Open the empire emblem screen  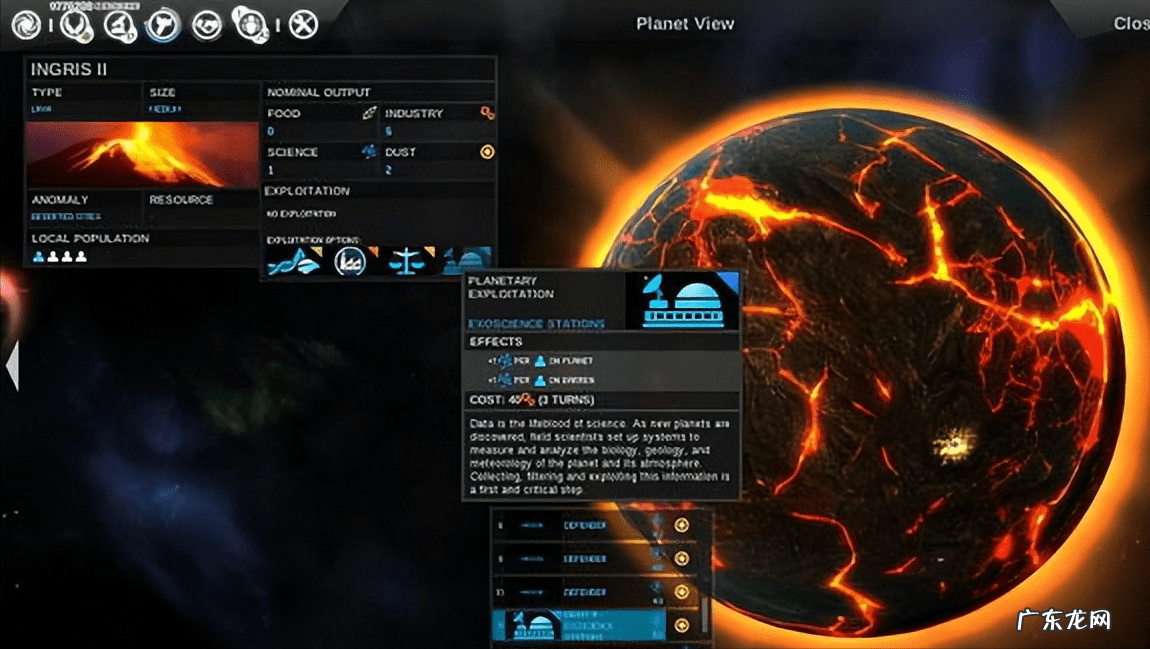pos(74,24)
